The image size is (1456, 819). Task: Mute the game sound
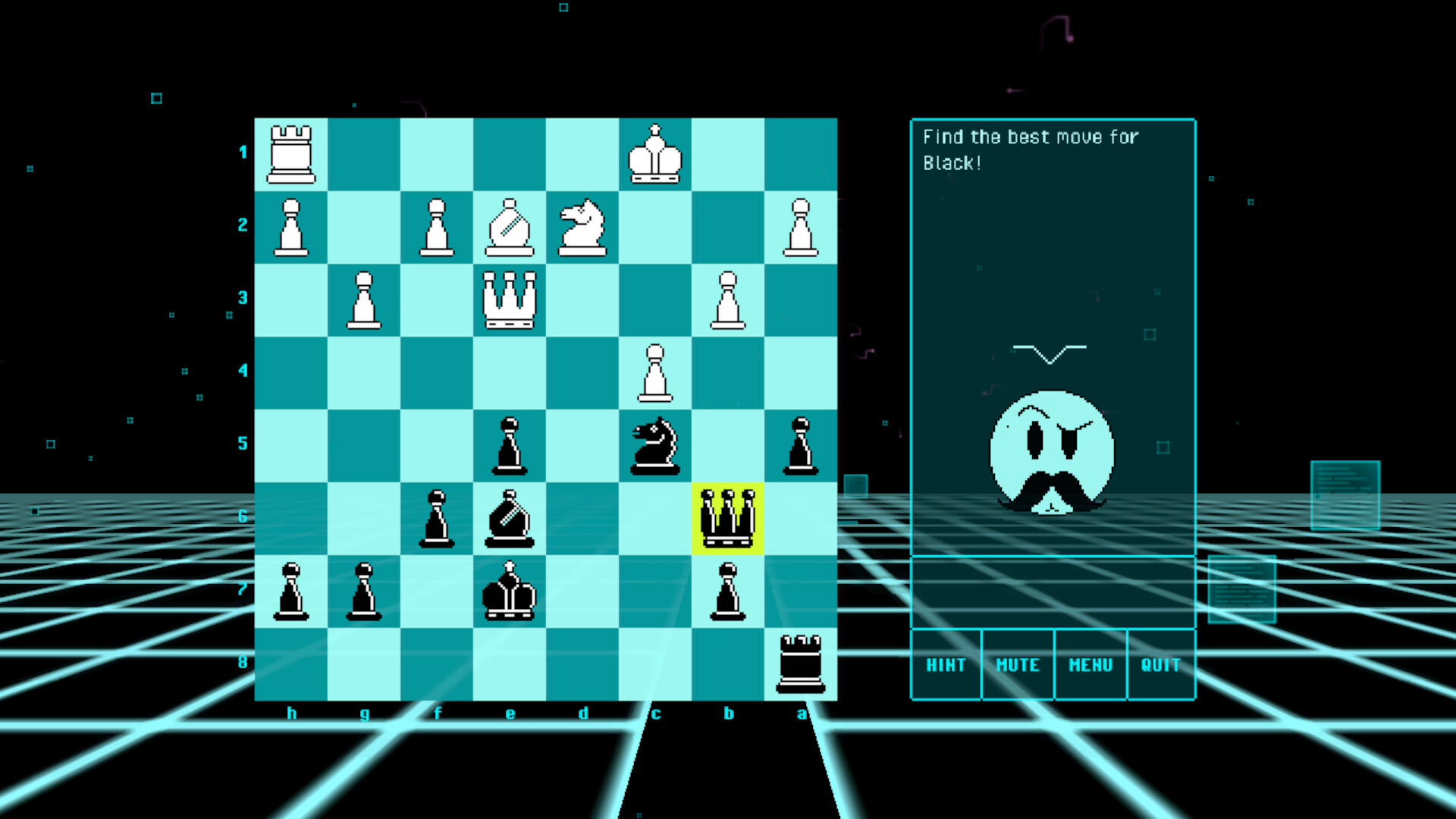(1017, 665)
